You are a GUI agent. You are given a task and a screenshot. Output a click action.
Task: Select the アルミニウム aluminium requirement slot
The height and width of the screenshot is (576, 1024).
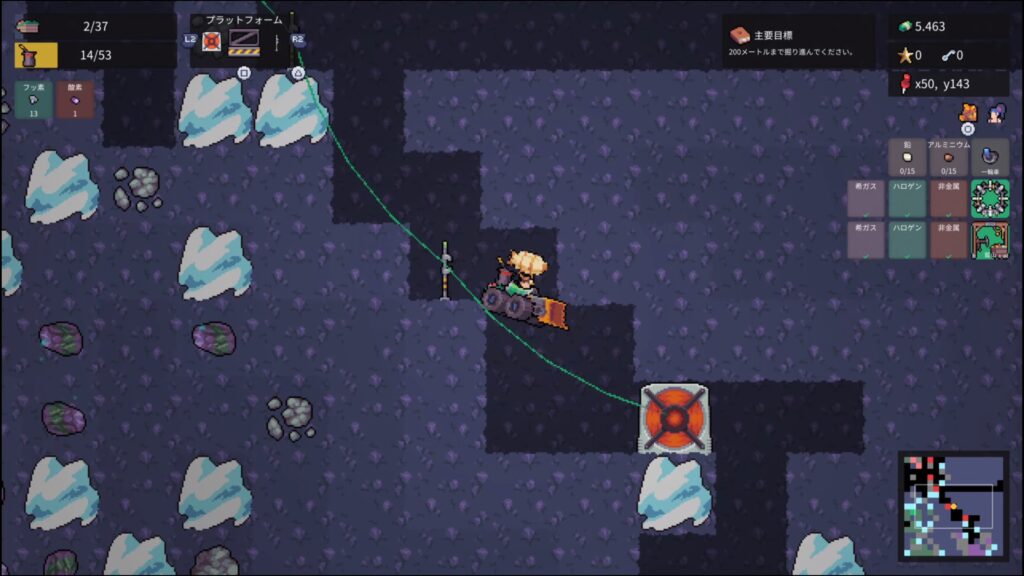pos(949,157)
